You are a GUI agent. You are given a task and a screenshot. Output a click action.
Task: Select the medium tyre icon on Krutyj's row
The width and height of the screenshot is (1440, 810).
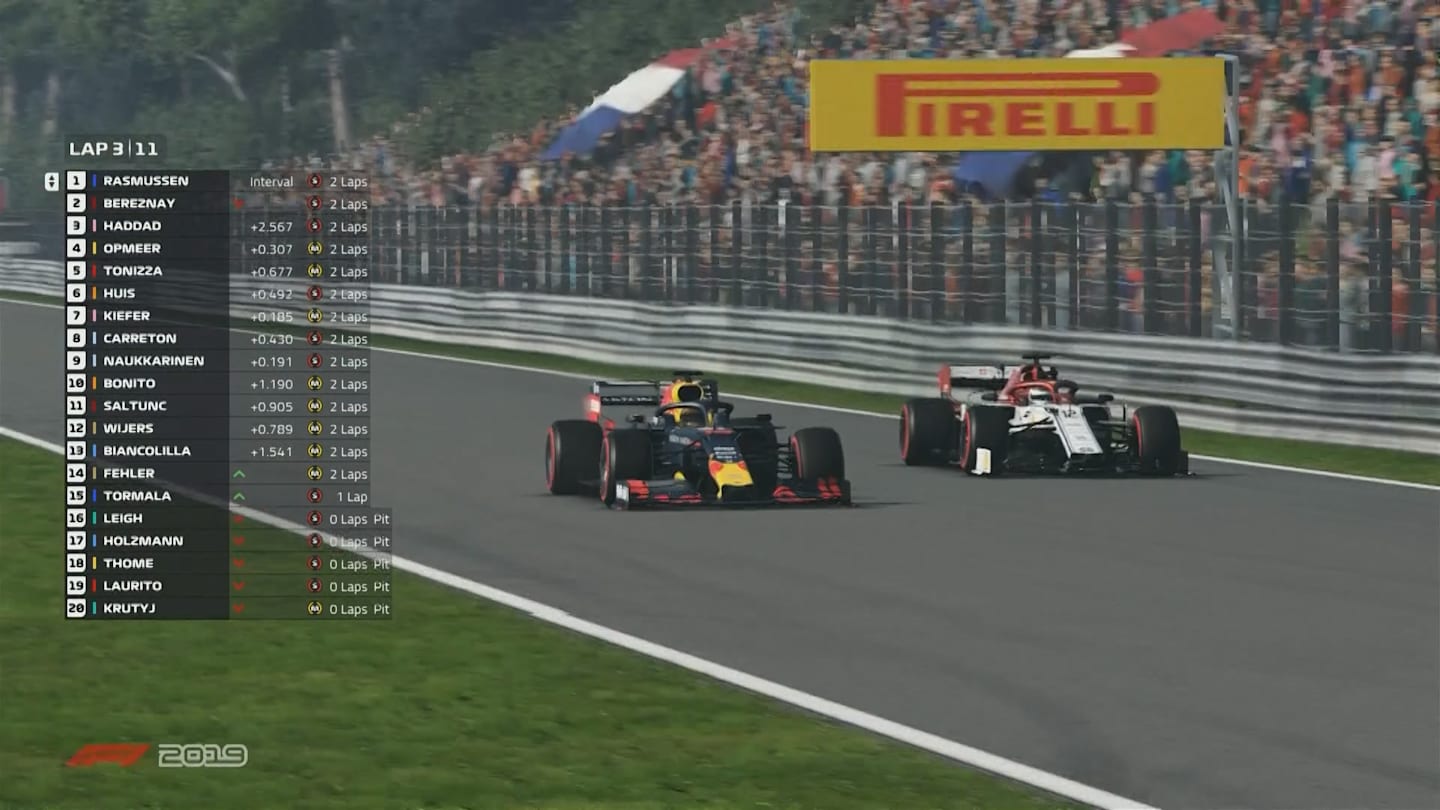pos(313,609)
